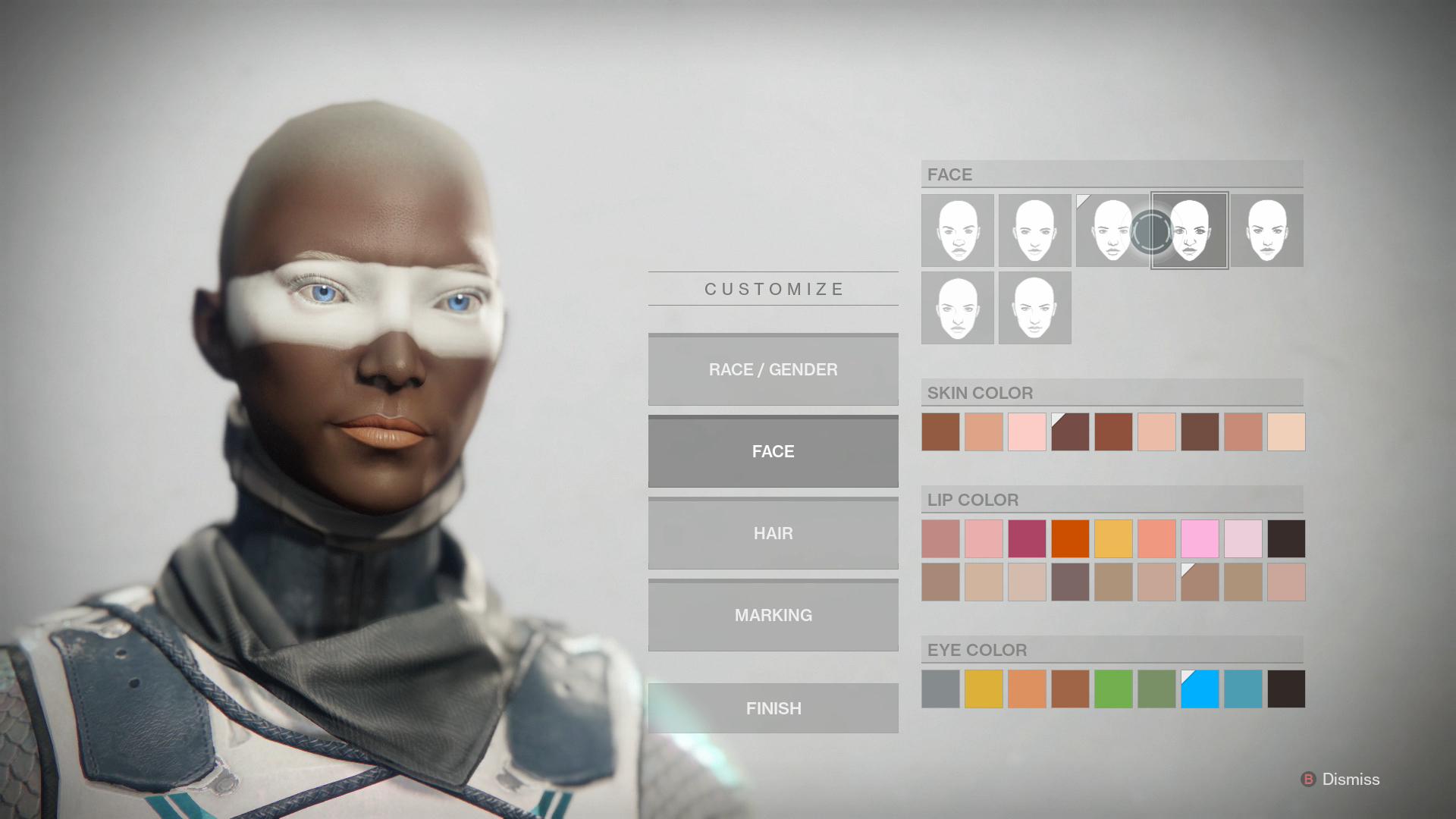Image resolution: width=1456 pixels, height=819 pixels.
Task: Select the second face preset
Action: 1034,231
